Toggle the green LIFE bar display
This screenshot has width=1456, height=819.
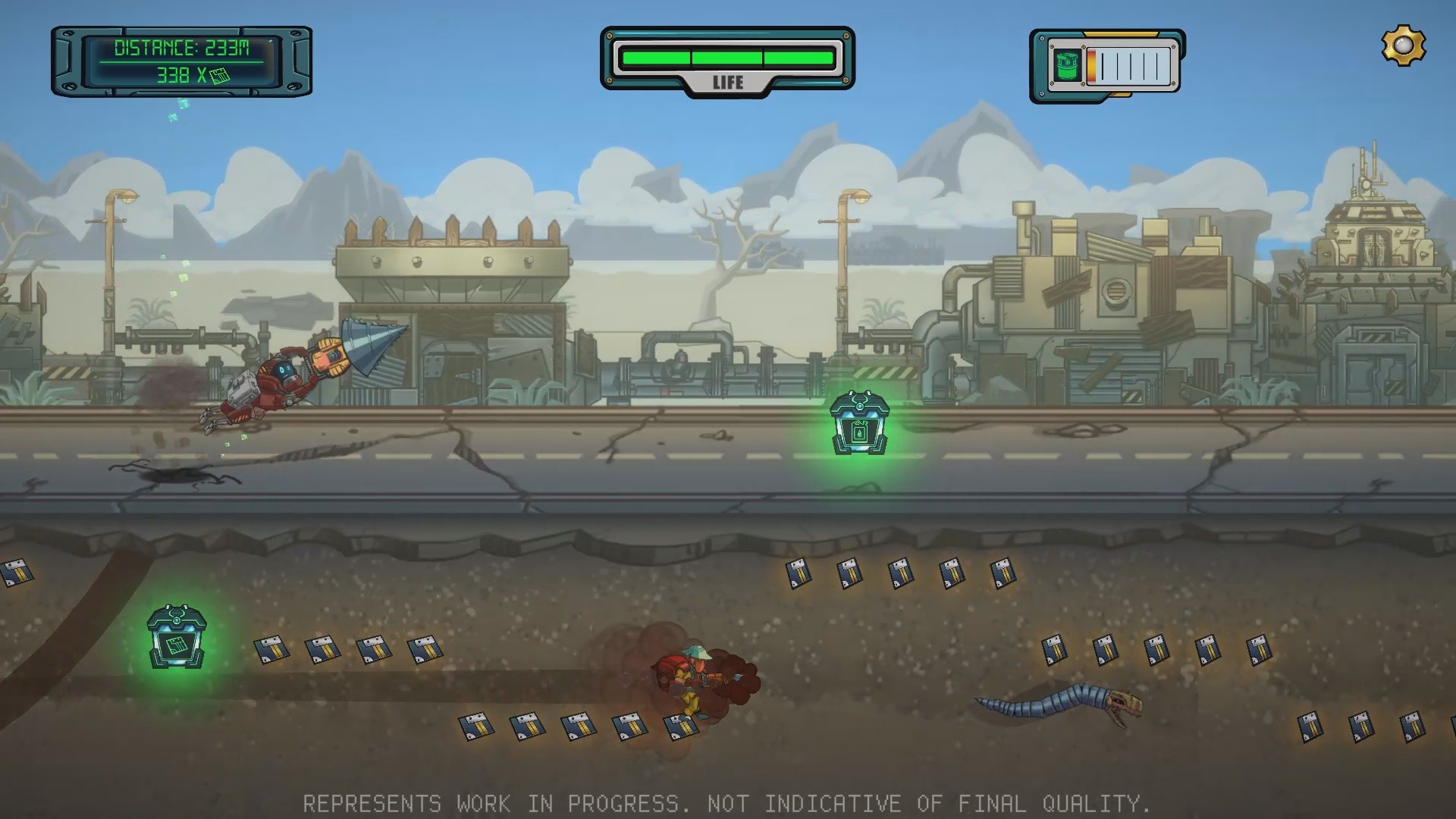[x=726, y=55]
